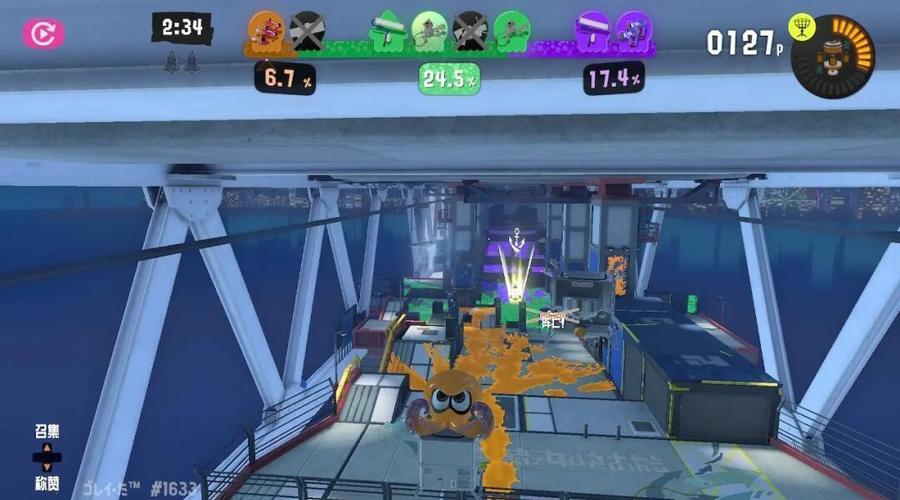Click the green team's crossed-out player icon
Viewport: 900px width, 500px height.
[x=469, y=31]
